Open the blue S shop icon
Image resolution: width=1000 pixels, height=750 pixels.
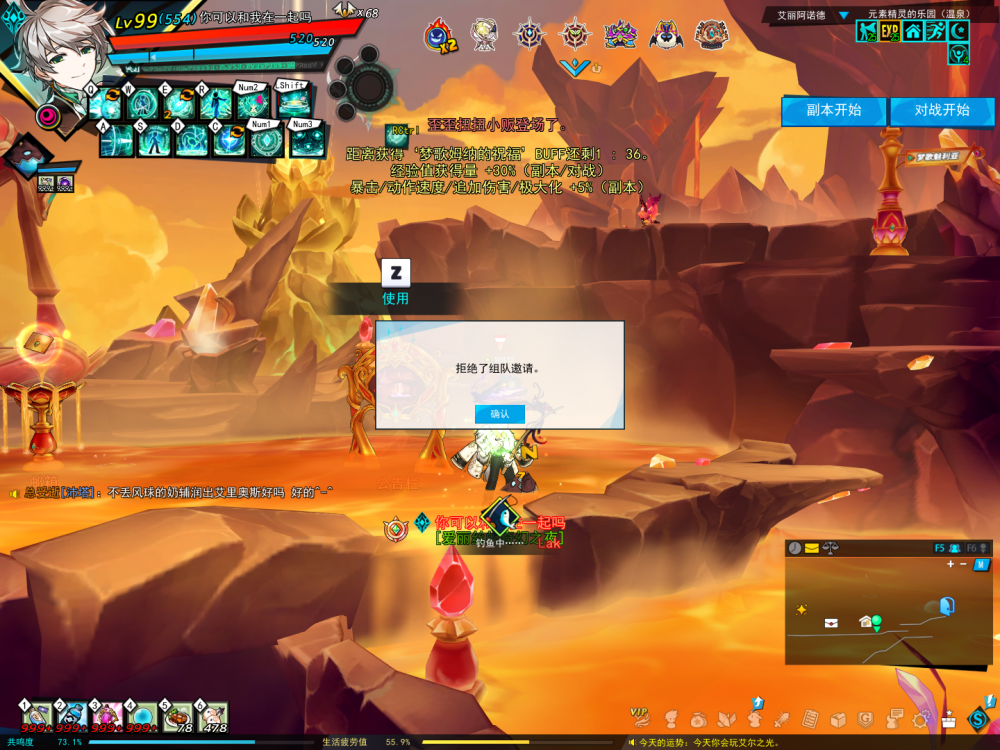coord(977,717)
